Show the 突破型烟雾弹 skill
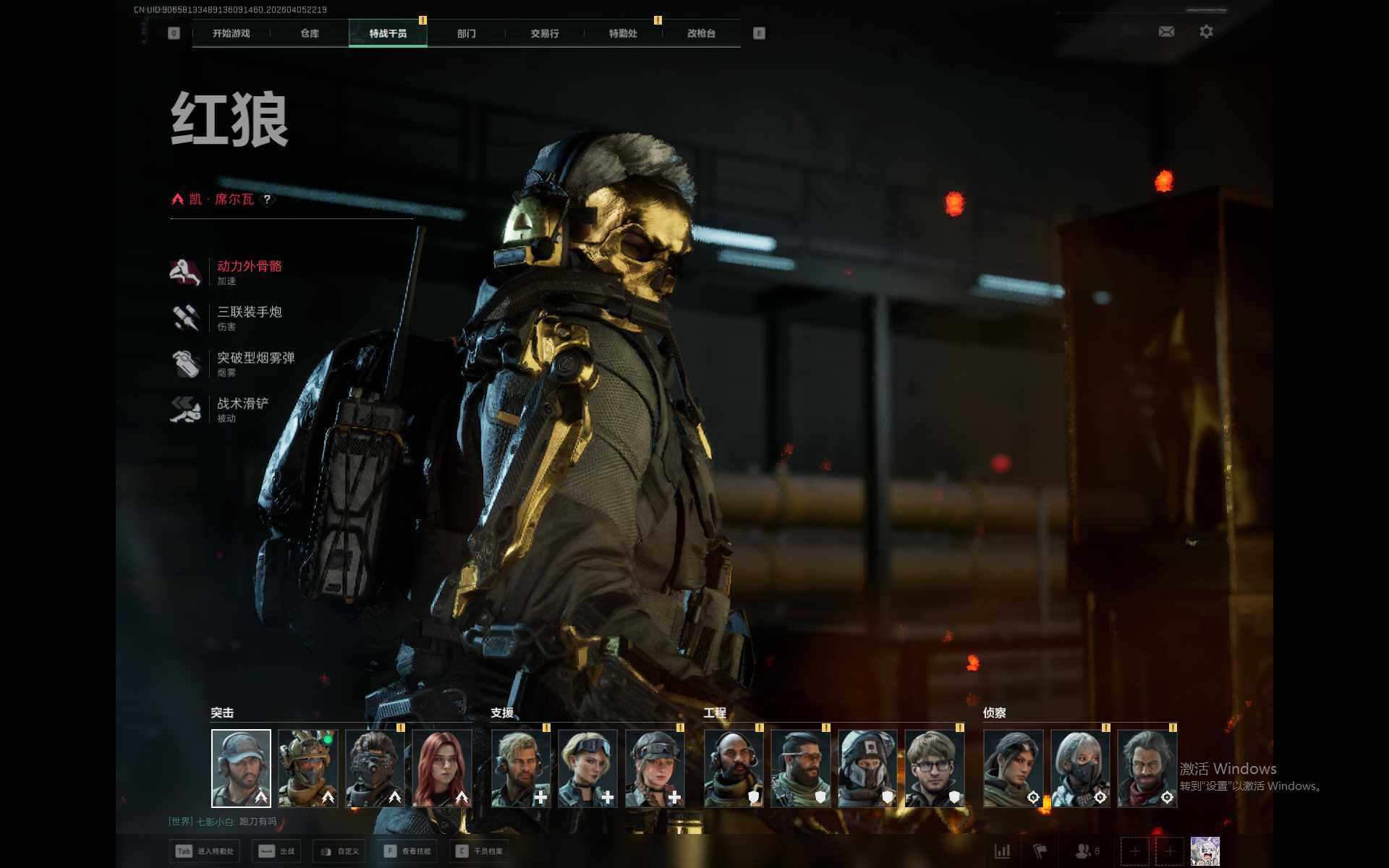1389x868 pixels. pyautogui.click(x=255, y=358)
